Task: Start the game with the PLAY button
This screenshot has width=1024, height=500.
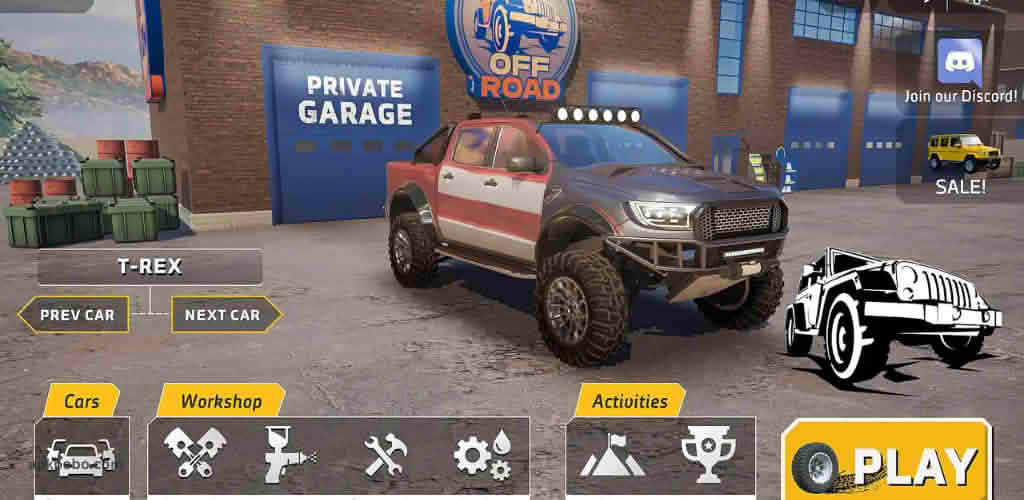Action: pos(886,463)
